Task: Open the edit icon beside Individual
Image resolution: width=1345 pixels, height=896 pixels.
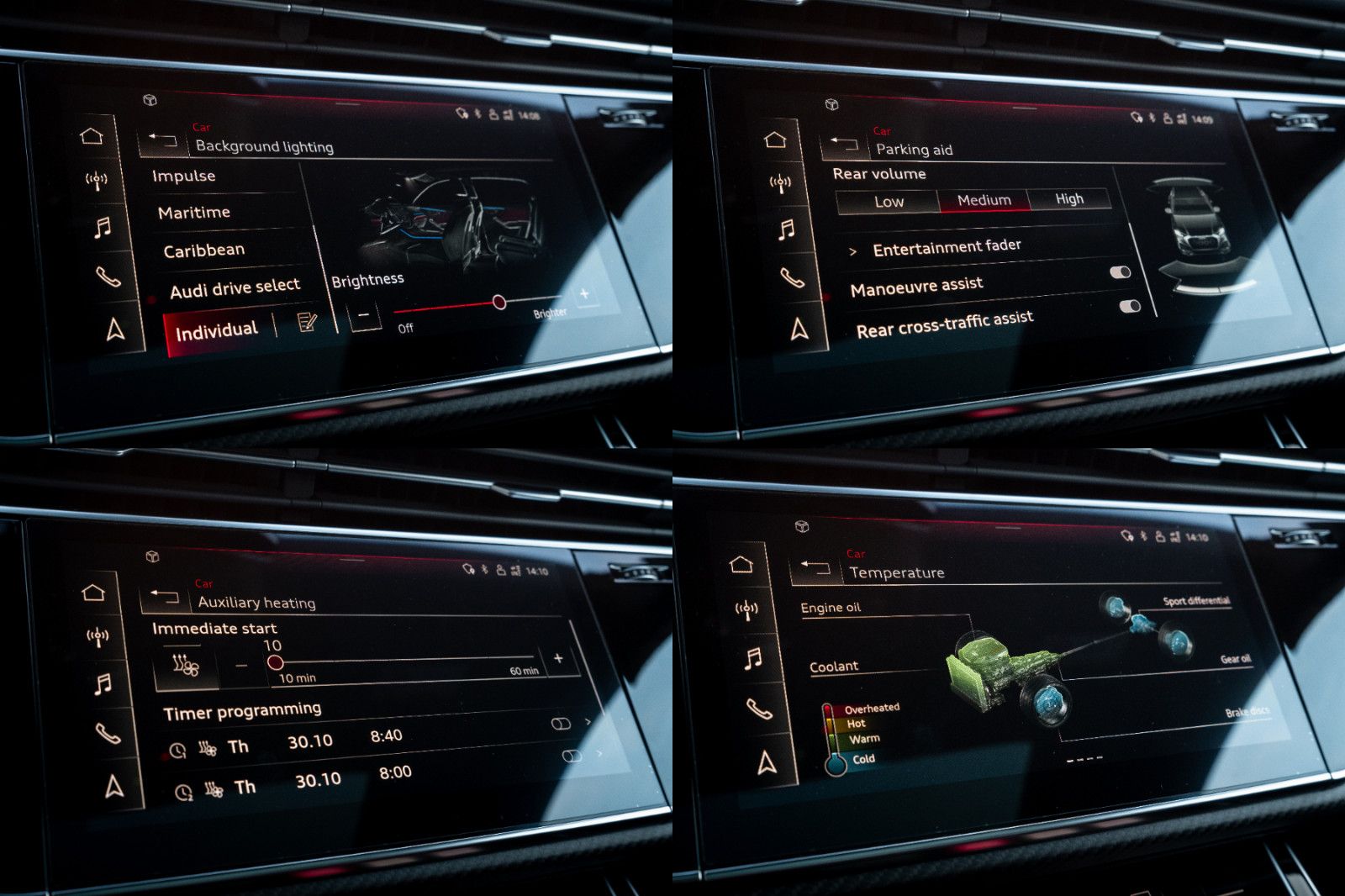Action: 307,323
